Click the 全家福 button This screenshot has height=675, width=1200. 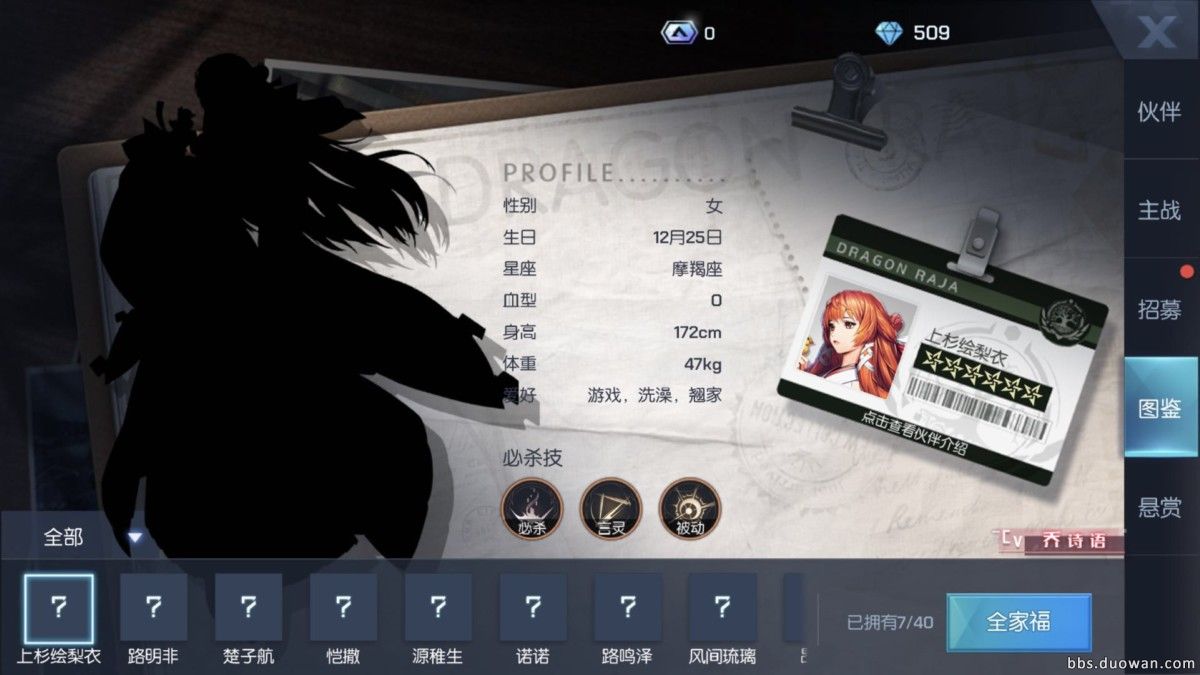[1018, 622]
